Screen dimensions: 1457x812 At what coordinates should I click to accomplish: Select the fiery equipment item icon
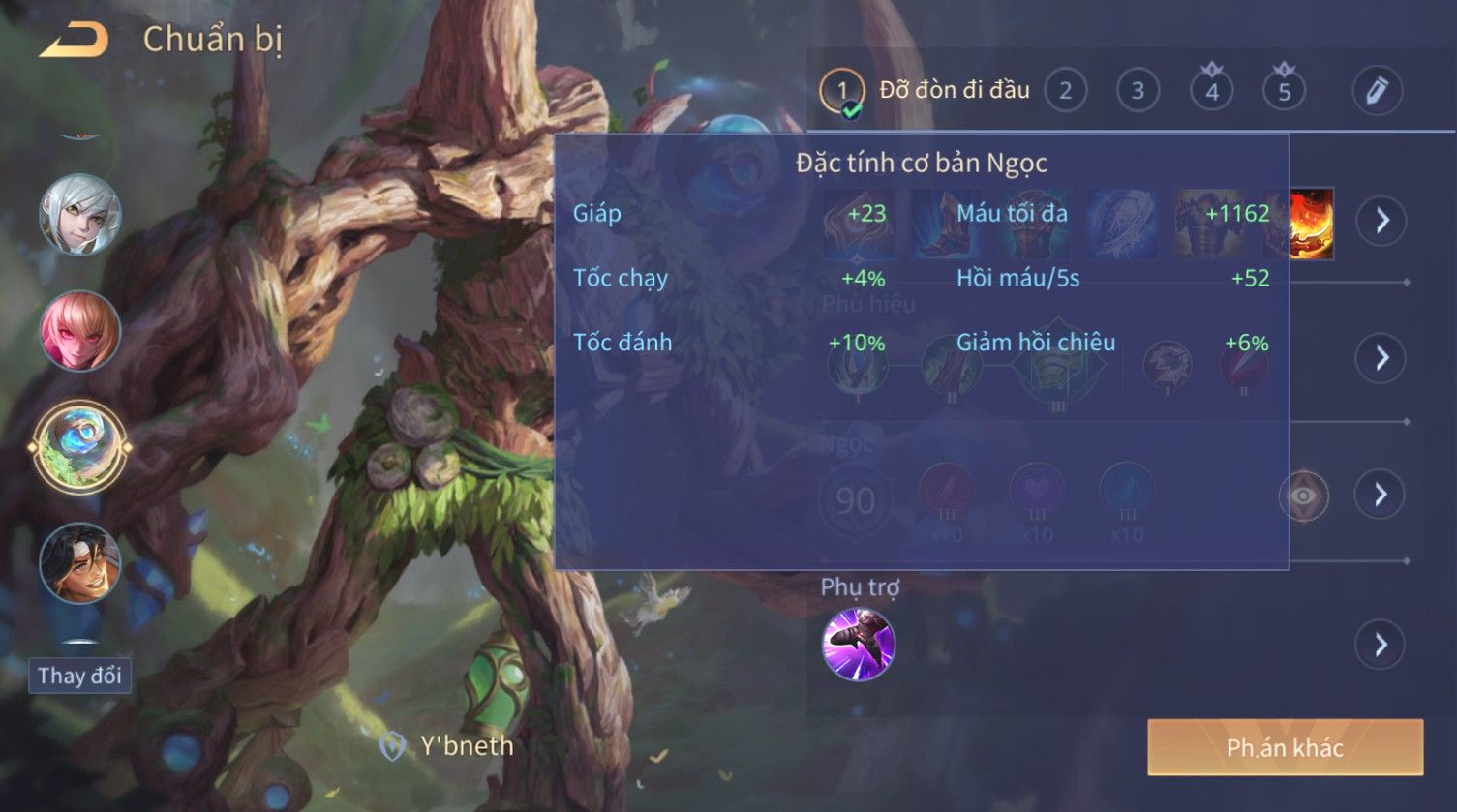point(1313,224)
